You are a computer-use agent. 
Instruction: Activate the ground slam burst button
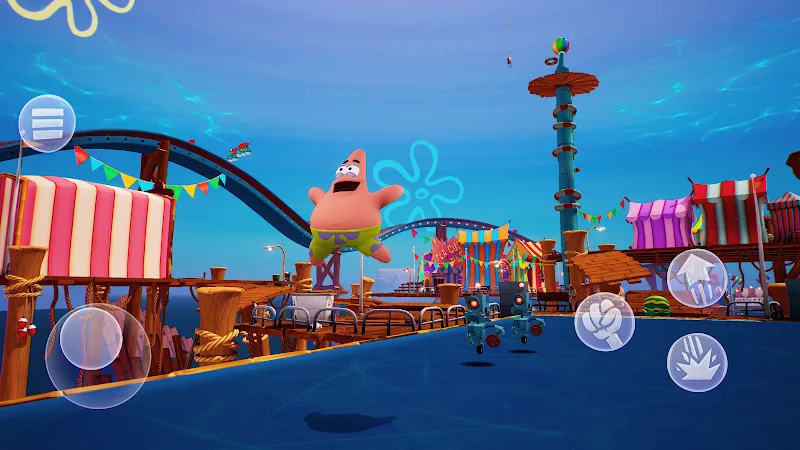(x=697, y=362)
